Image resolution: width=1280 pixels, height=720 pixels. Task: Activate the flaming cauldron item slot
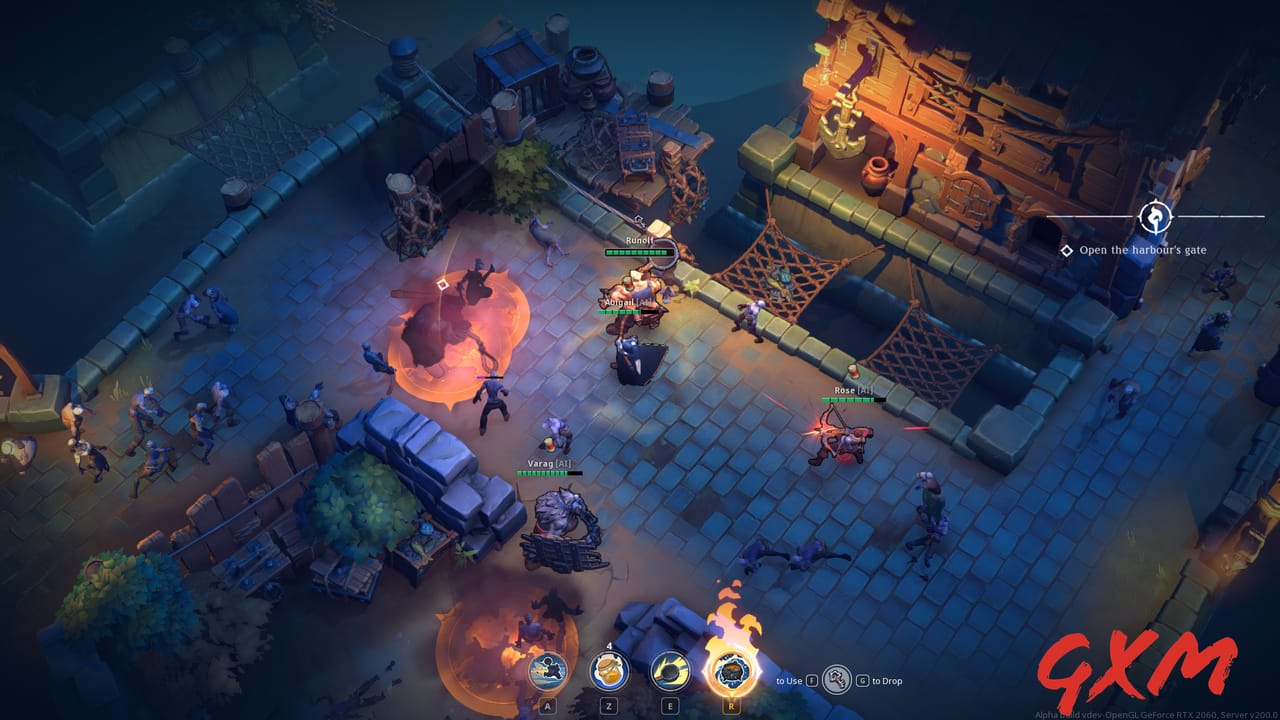coord(733,672)
